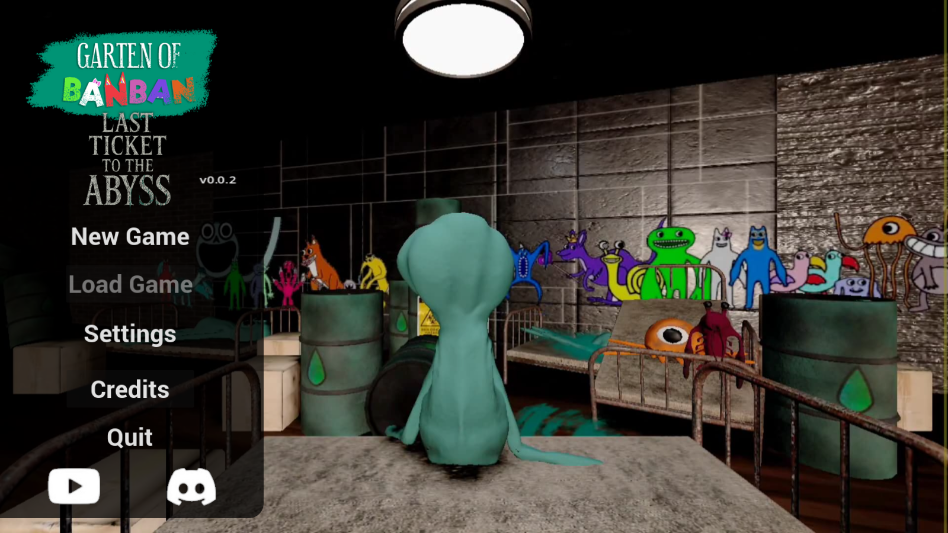
Task: Open the YouTube channel link
Action: tap(74, 487)
